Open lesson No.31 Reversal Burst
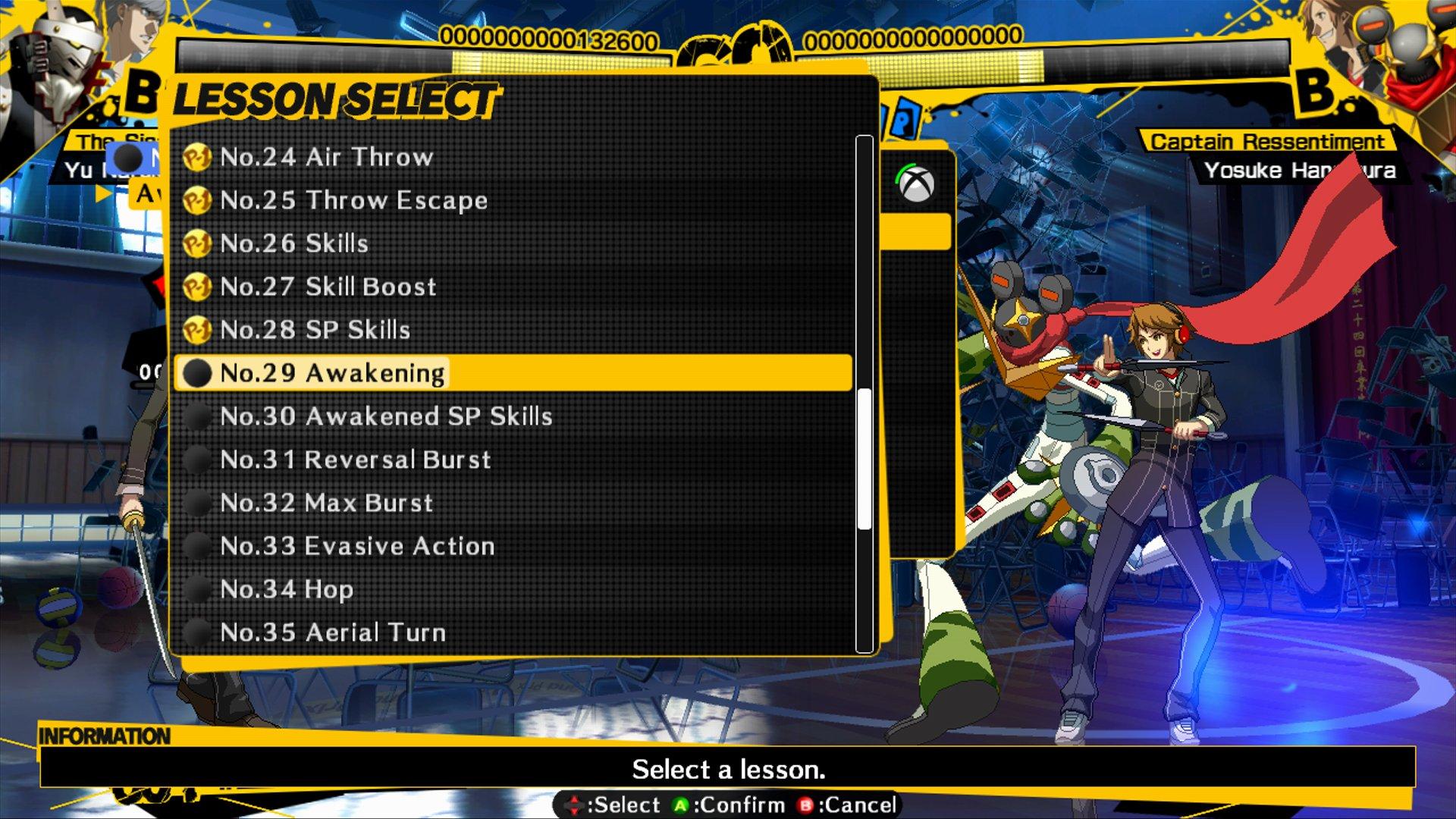The width and height of the screenshot is (1456, 819). pyautogui.click(x=356, y=459)
